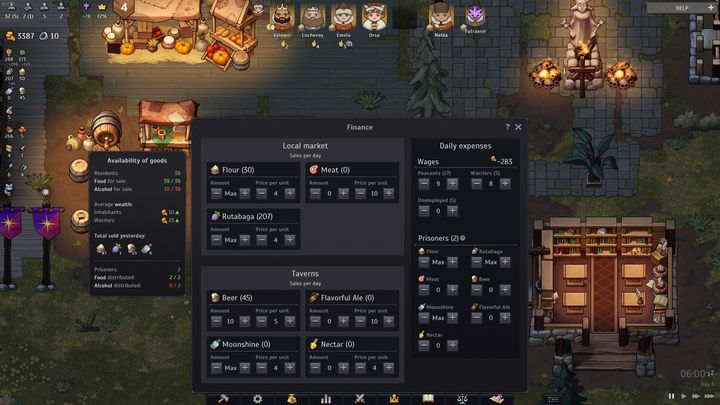Image resolution: width=720 pixels, height=405 pixels.
Task: Open the statistics bar chart menu
Action: pos(326,398)
